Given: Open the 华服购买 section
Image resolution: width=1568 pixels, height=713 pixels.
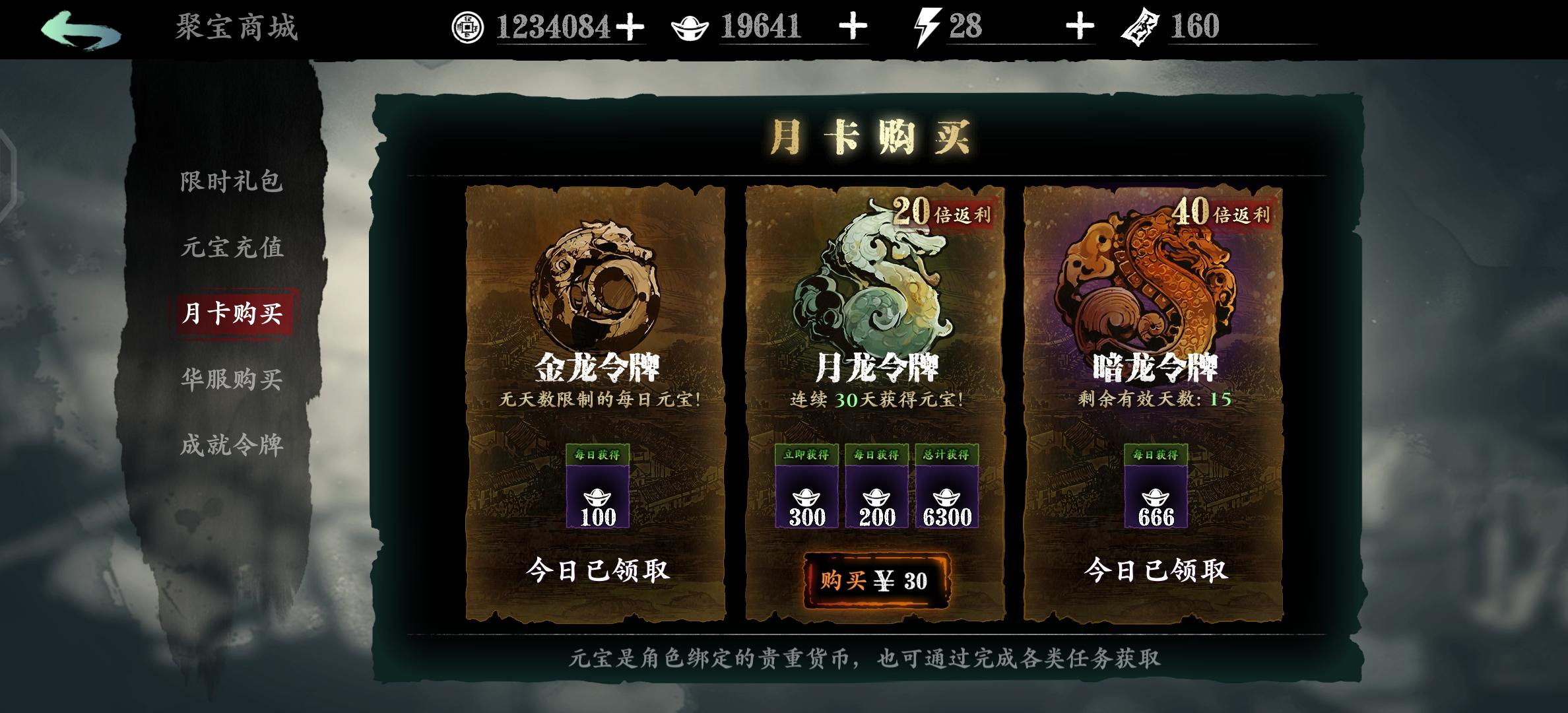Looking at the screenshot, I should pos(232,380).
